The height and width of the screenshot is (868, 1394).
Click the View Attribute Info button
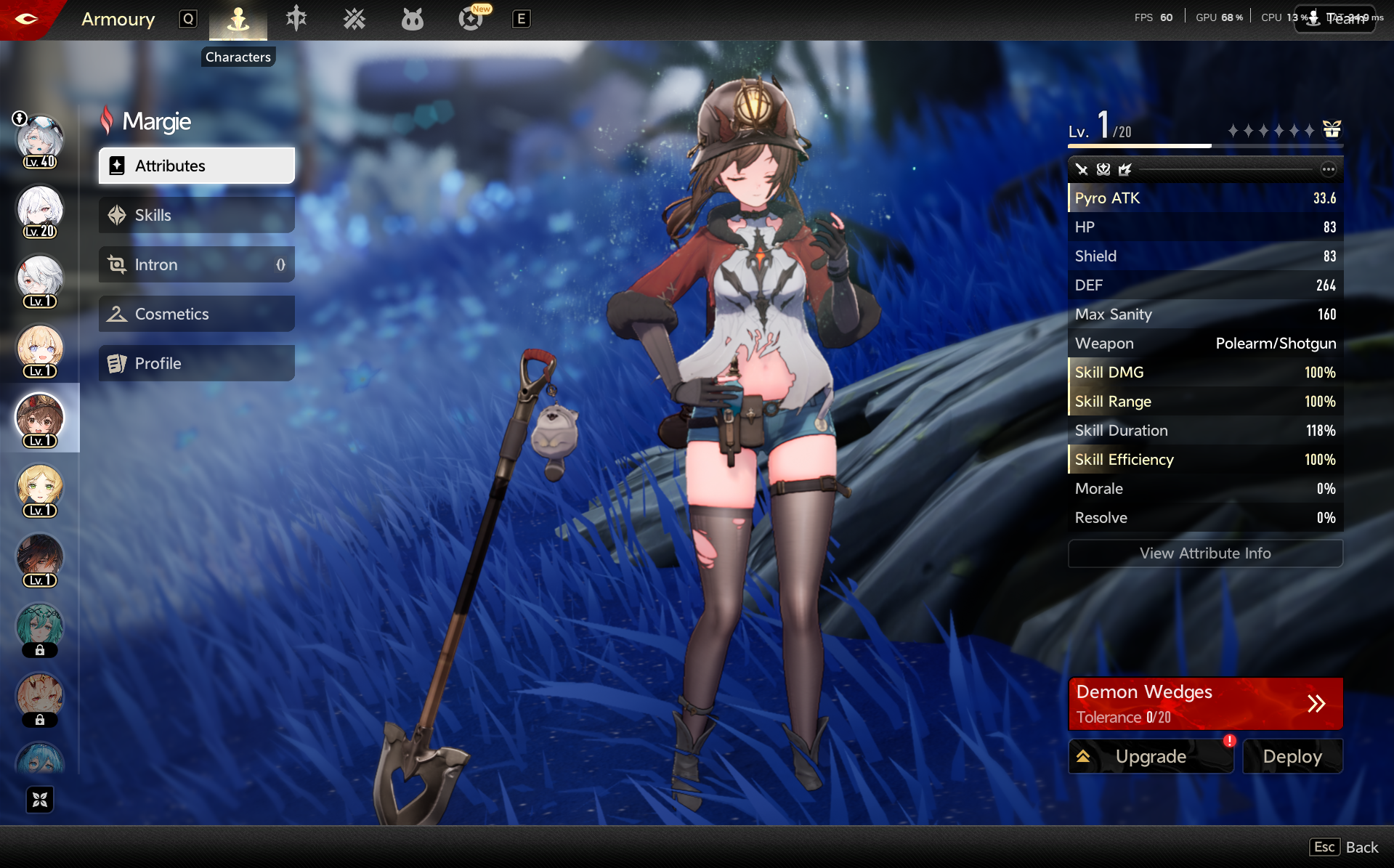pos(1204,553)
